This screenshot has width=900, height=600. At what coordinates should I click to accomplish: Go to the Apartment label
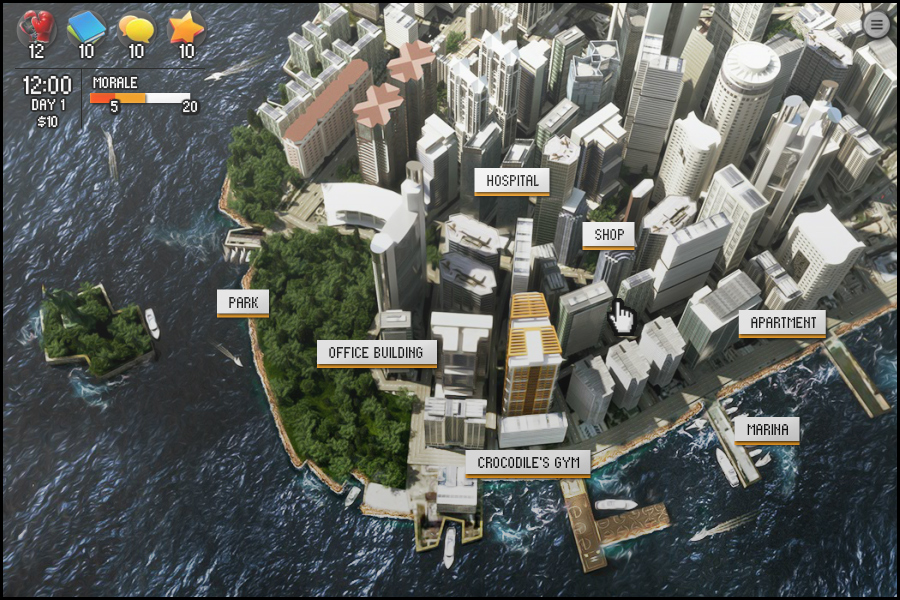pyautogui.click(x=783, y=323)
